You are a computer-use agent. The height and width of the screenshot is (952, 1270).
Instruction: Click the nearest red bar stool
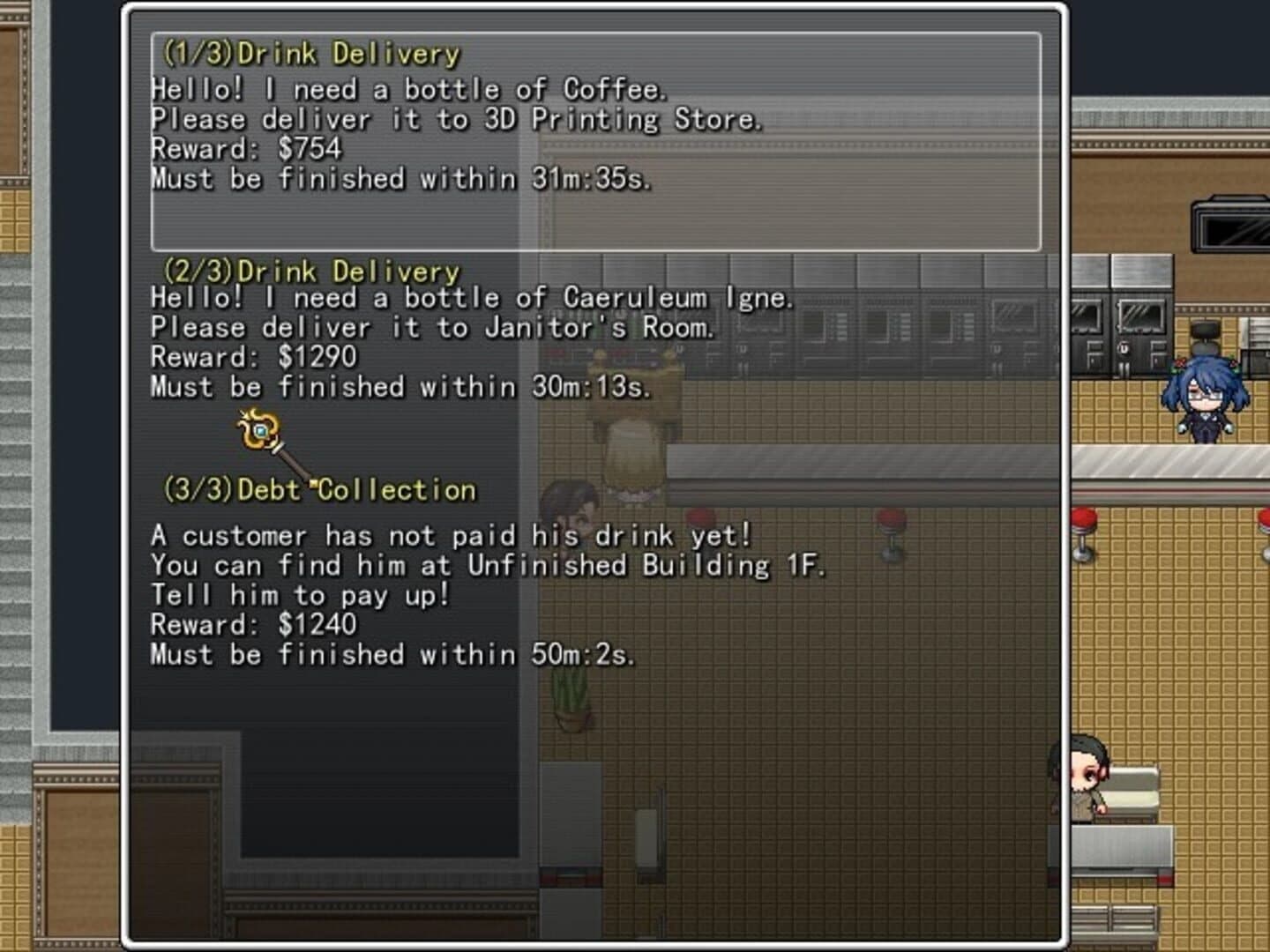click(x=701, y=516)
